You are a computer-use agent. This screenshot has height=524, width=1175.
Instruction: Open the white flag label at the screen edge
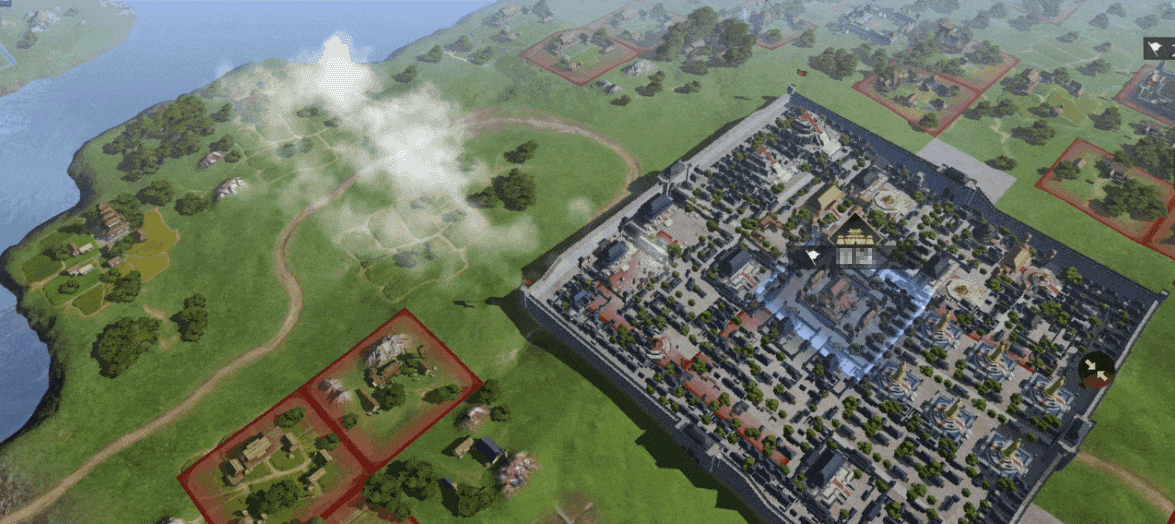1159,47
